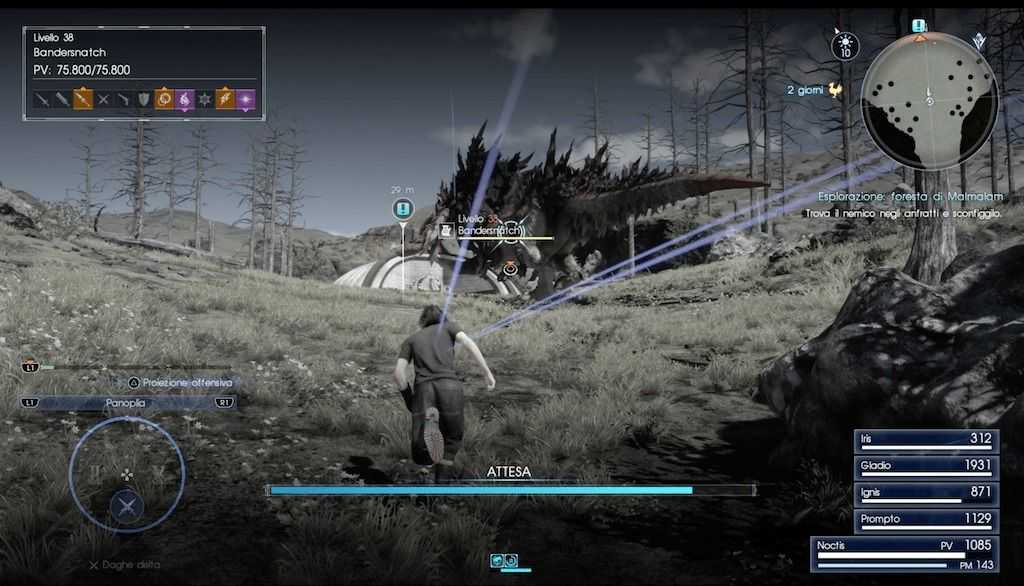This screenshot has height=586, width=1024.
Task: Activate the Panoplia bar
Action: point(127,403)
